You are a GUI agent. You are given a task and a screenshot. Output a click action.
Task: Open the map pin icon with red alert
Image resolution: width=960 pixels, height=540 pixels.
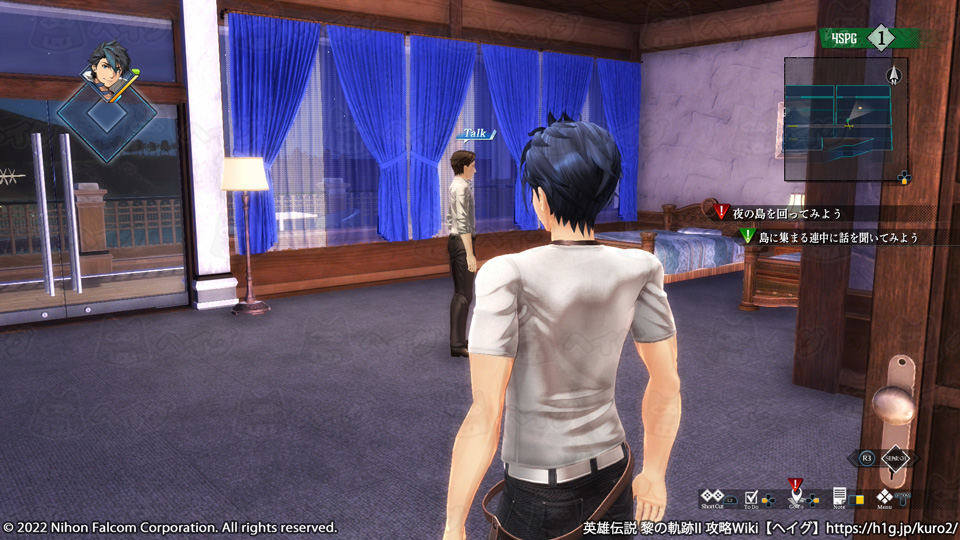coord(796,495)
